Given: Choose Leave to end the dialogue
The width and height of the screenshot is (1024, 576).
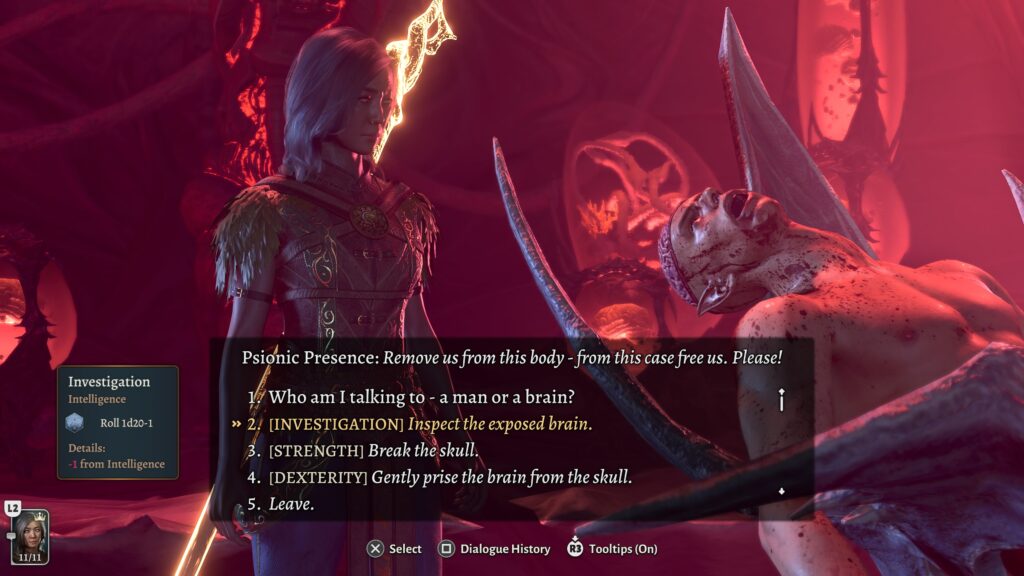Looking at the screenshot, I should click(x=291, y=504).
